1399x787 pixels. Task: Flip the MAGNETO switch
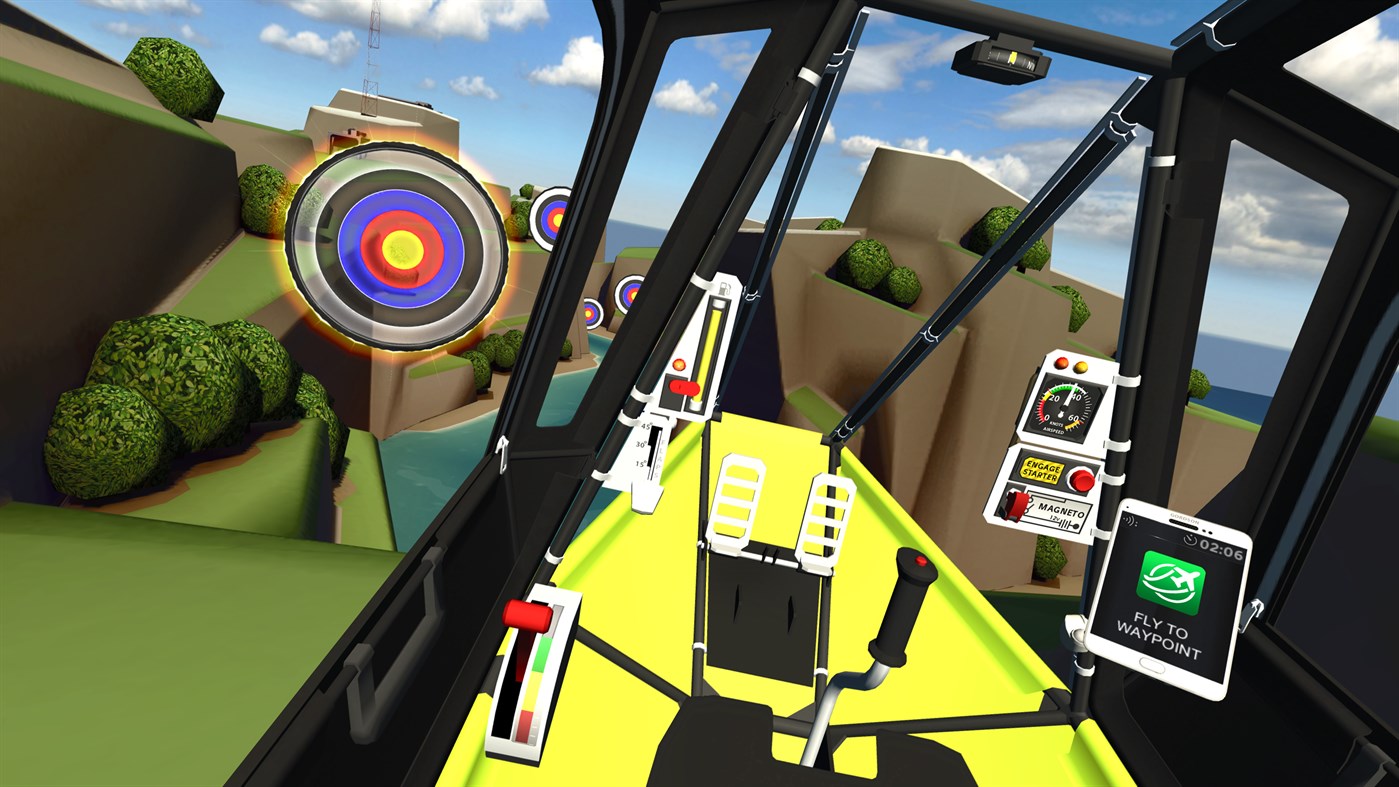(x=1018, y=504)
